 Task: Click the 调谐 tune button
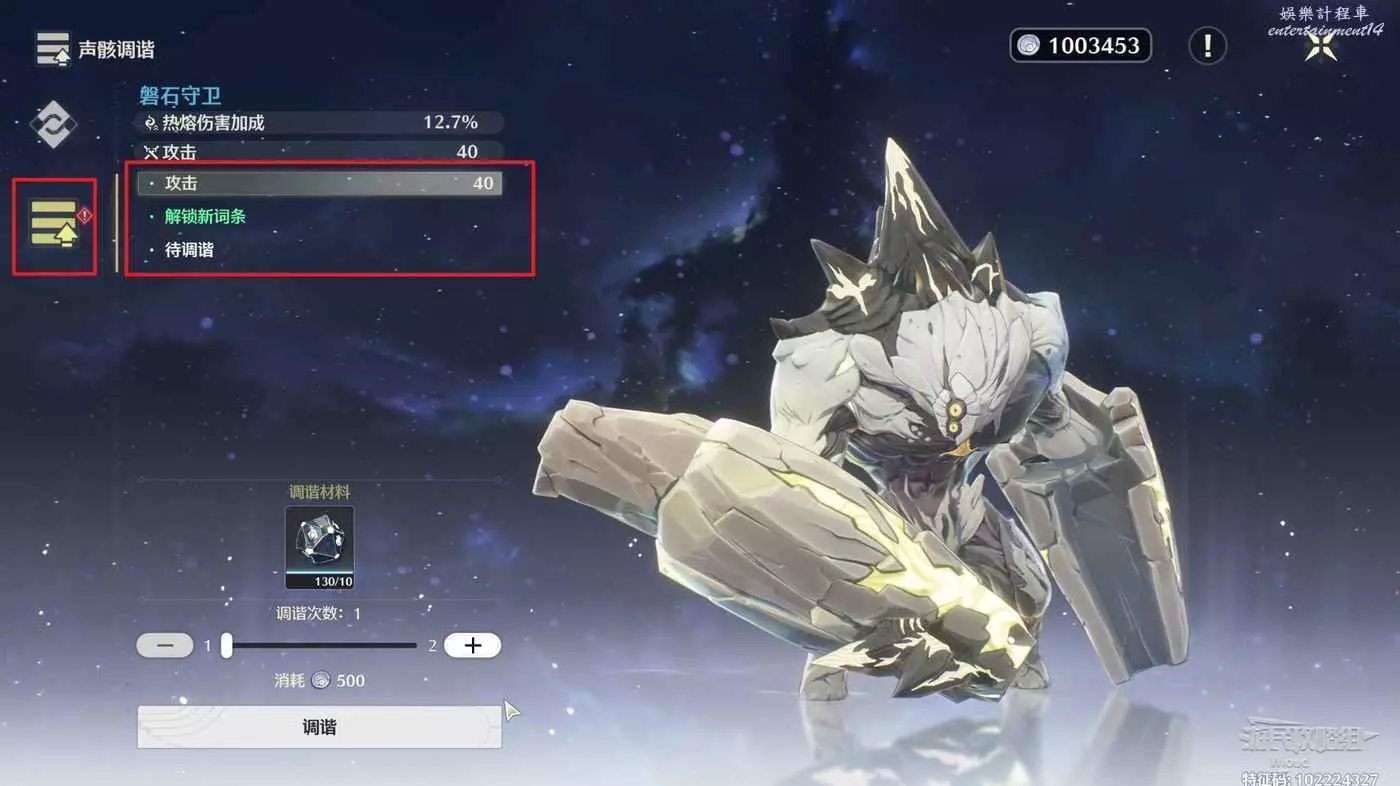319,727
